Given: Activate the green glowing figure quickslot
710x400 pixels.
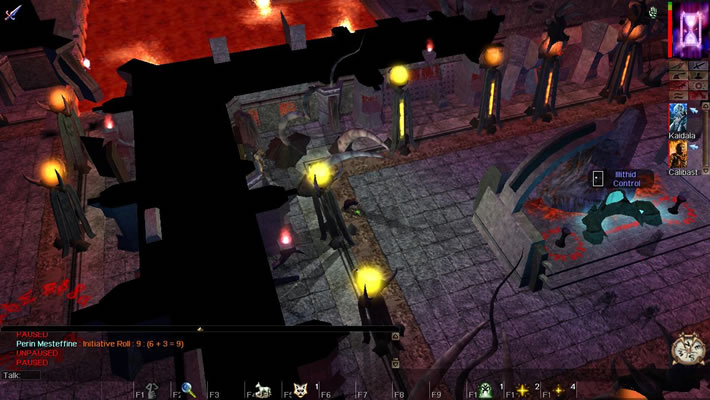Looking at the screenshot, I should pyautogui.click(x=486, y=390).
